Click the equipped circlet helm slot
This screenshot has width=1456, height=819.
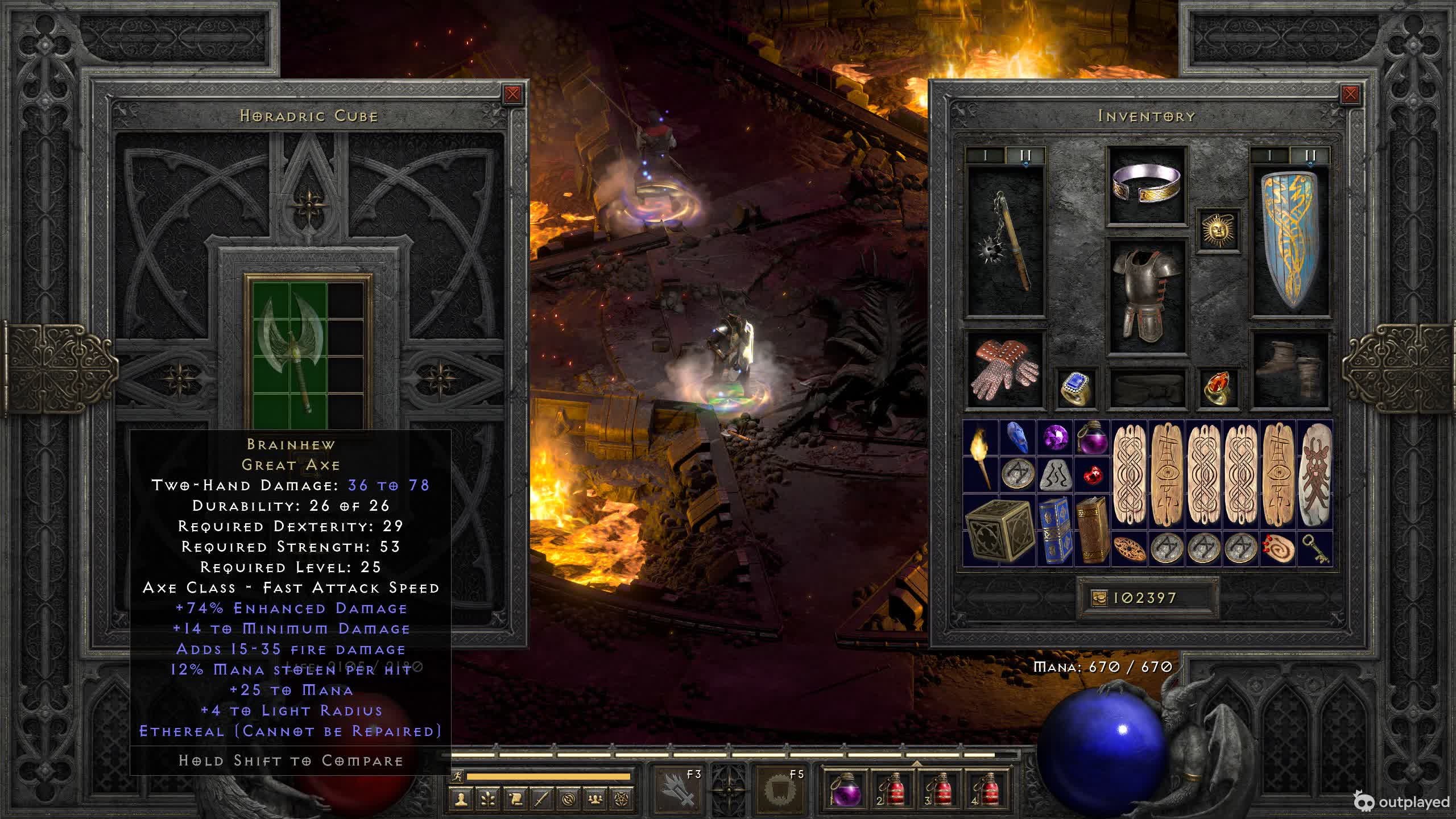pyautogui.click(x=1146, y=185)
